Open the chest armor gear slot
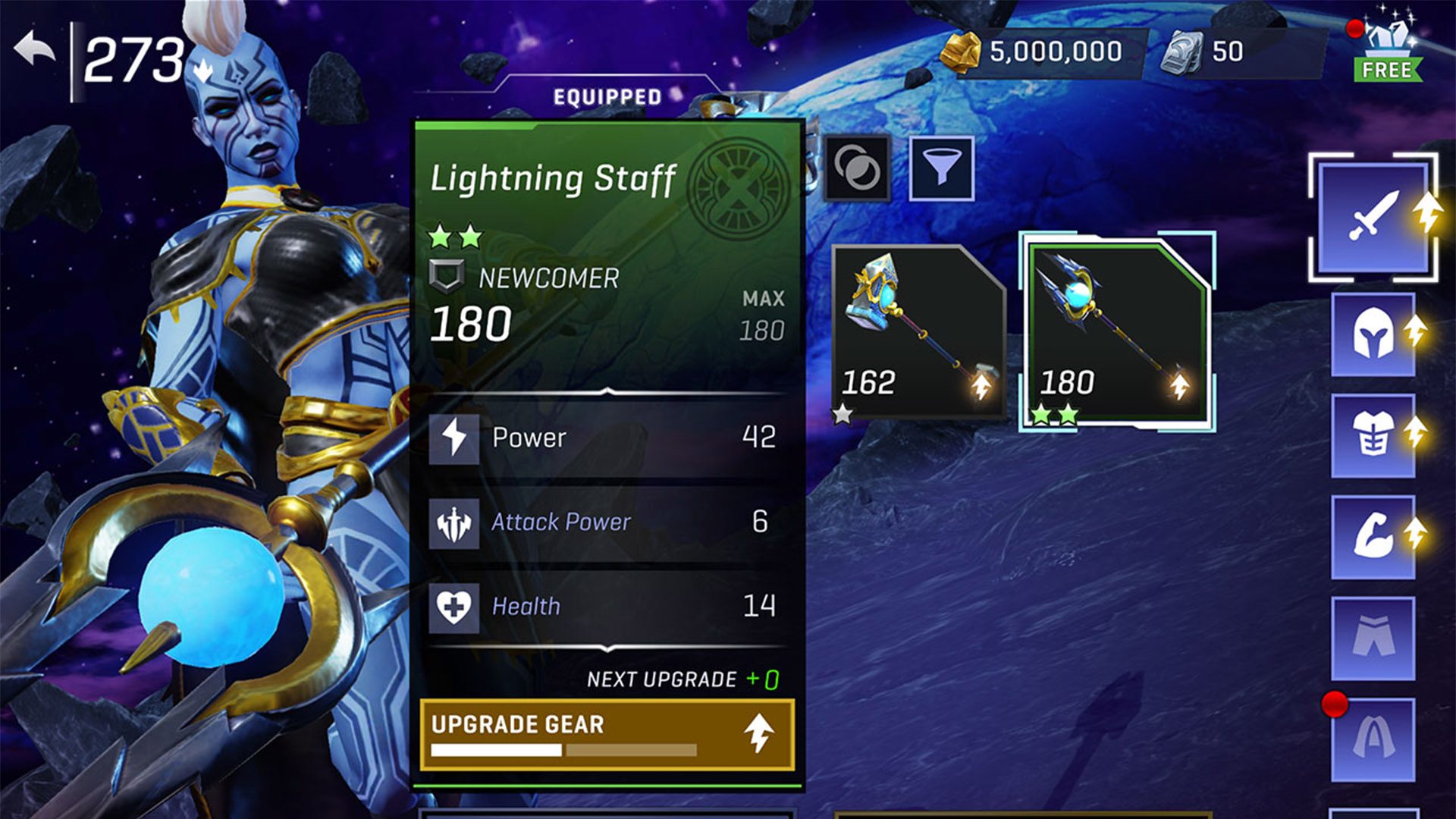This screenshot has width=1456, height=819. pos(1373,435)
